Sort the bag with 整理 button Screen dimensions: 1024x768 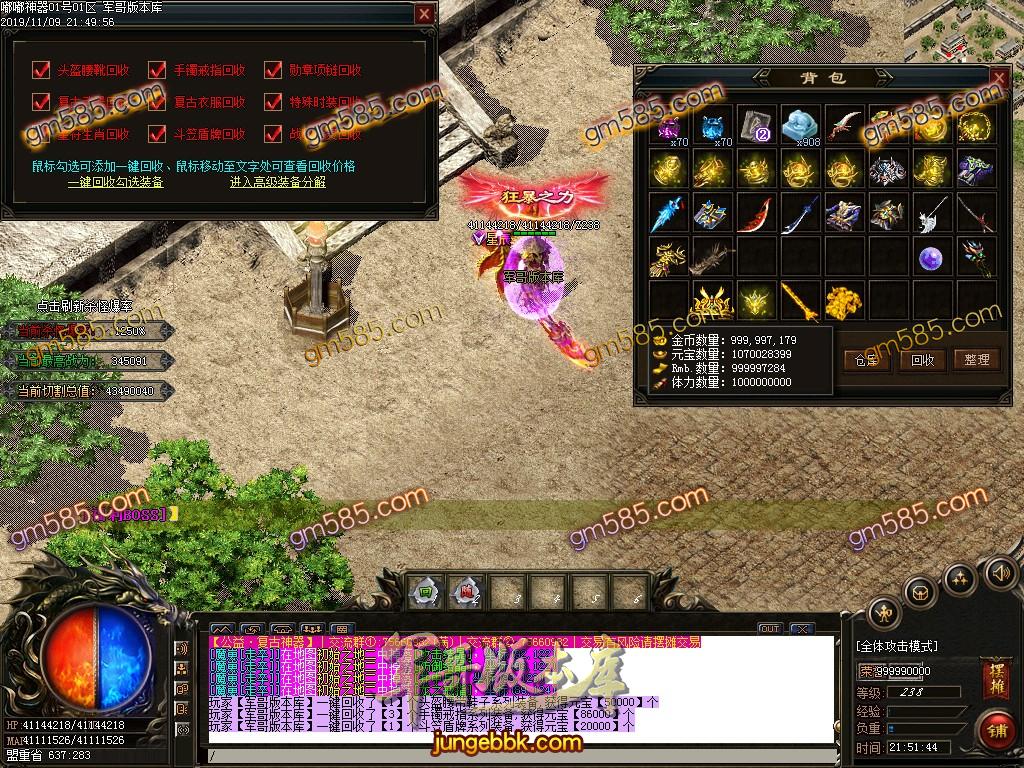[976, 360]
